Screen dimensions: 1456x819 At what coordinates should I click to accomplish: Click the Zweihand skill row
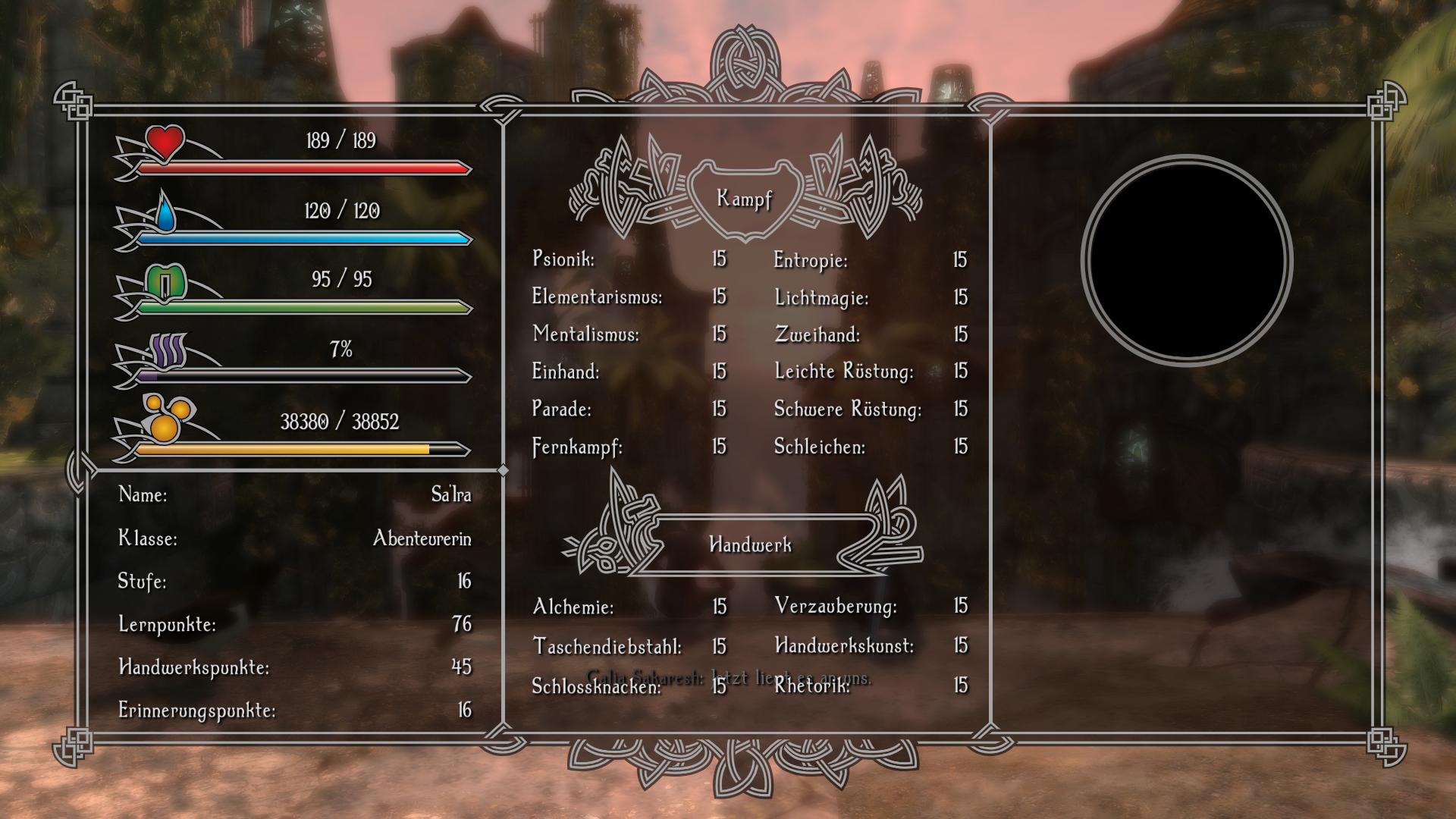817,334
